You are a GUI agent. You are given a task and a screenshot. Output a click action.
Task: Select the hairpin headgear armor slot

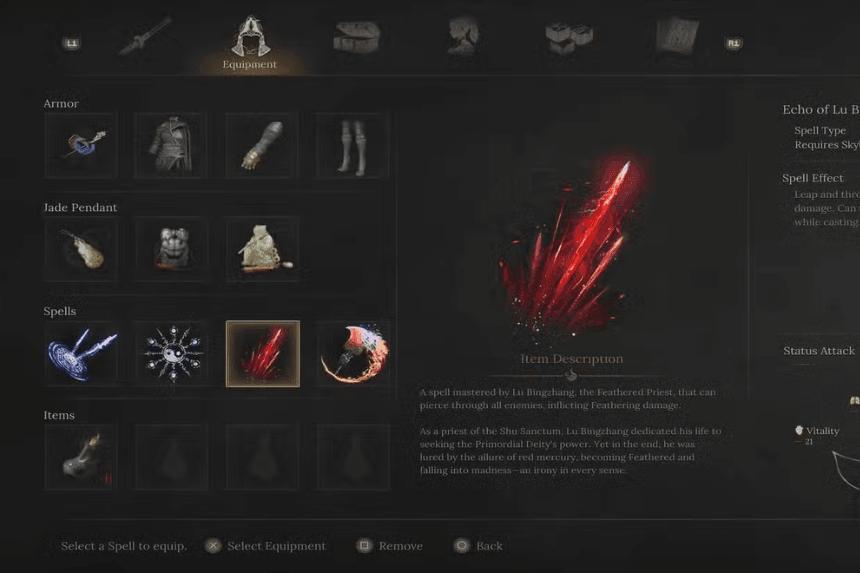tap(80, 146)
